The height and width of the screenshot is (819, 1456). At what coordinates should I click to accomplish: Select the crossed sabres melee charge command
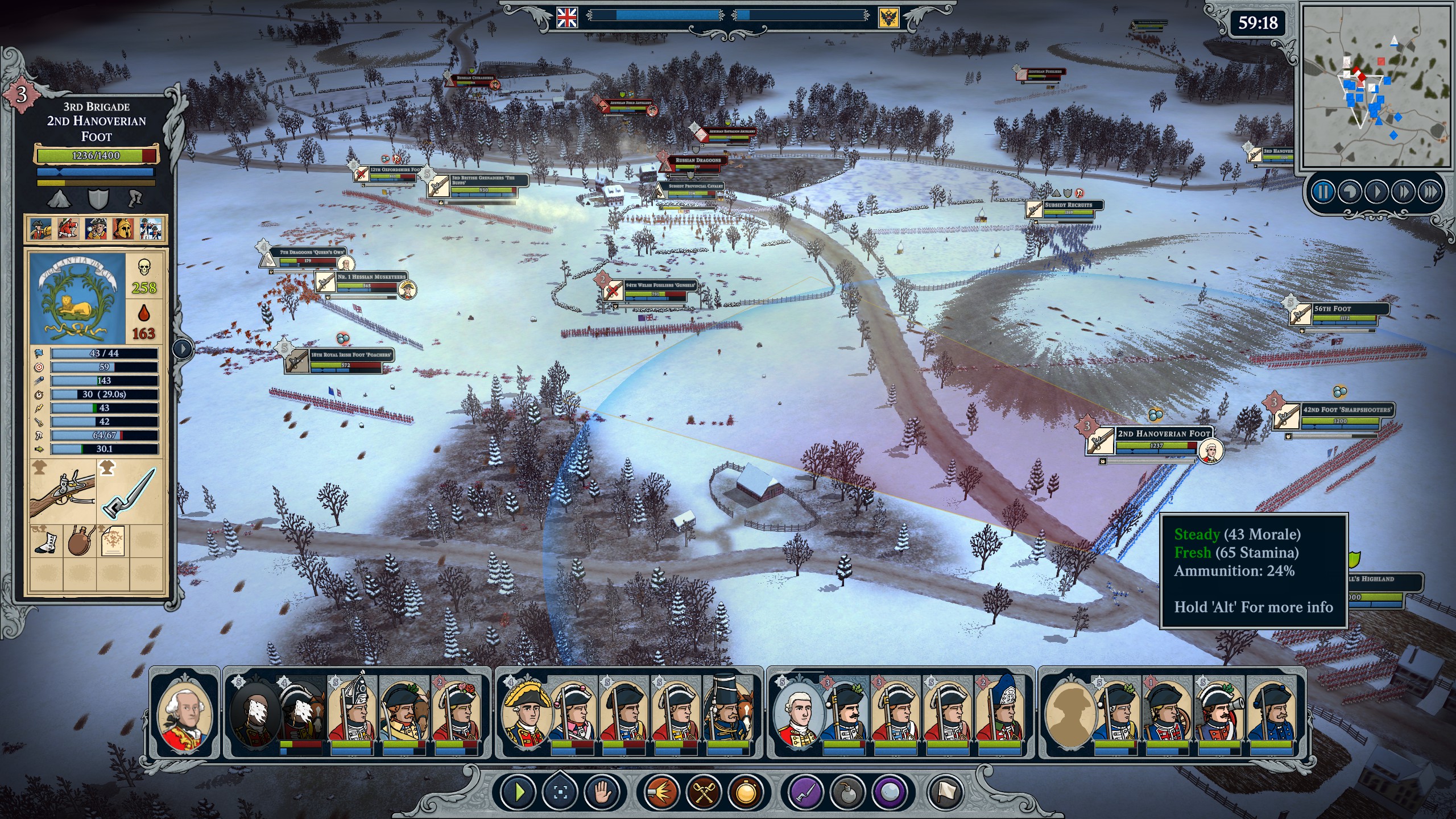pyautogui.click(x=704, y=792)
